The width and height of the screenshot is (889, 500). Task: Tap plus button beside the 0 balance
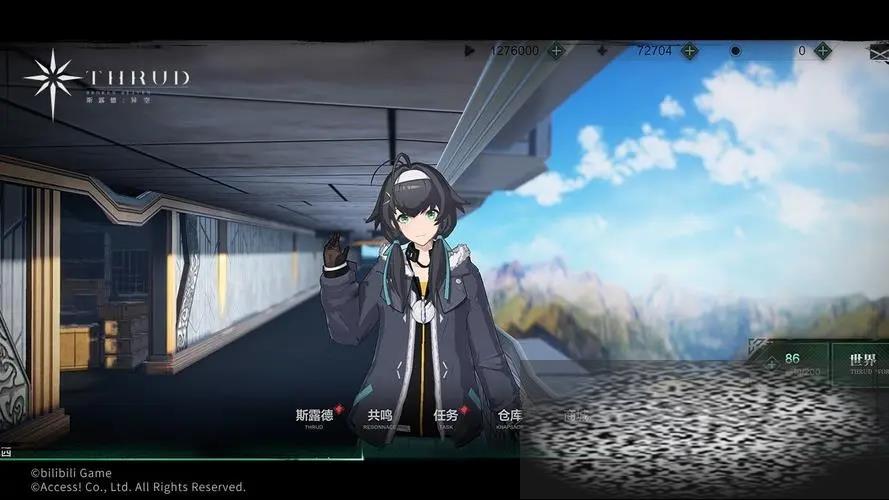(x=822, y=50)
